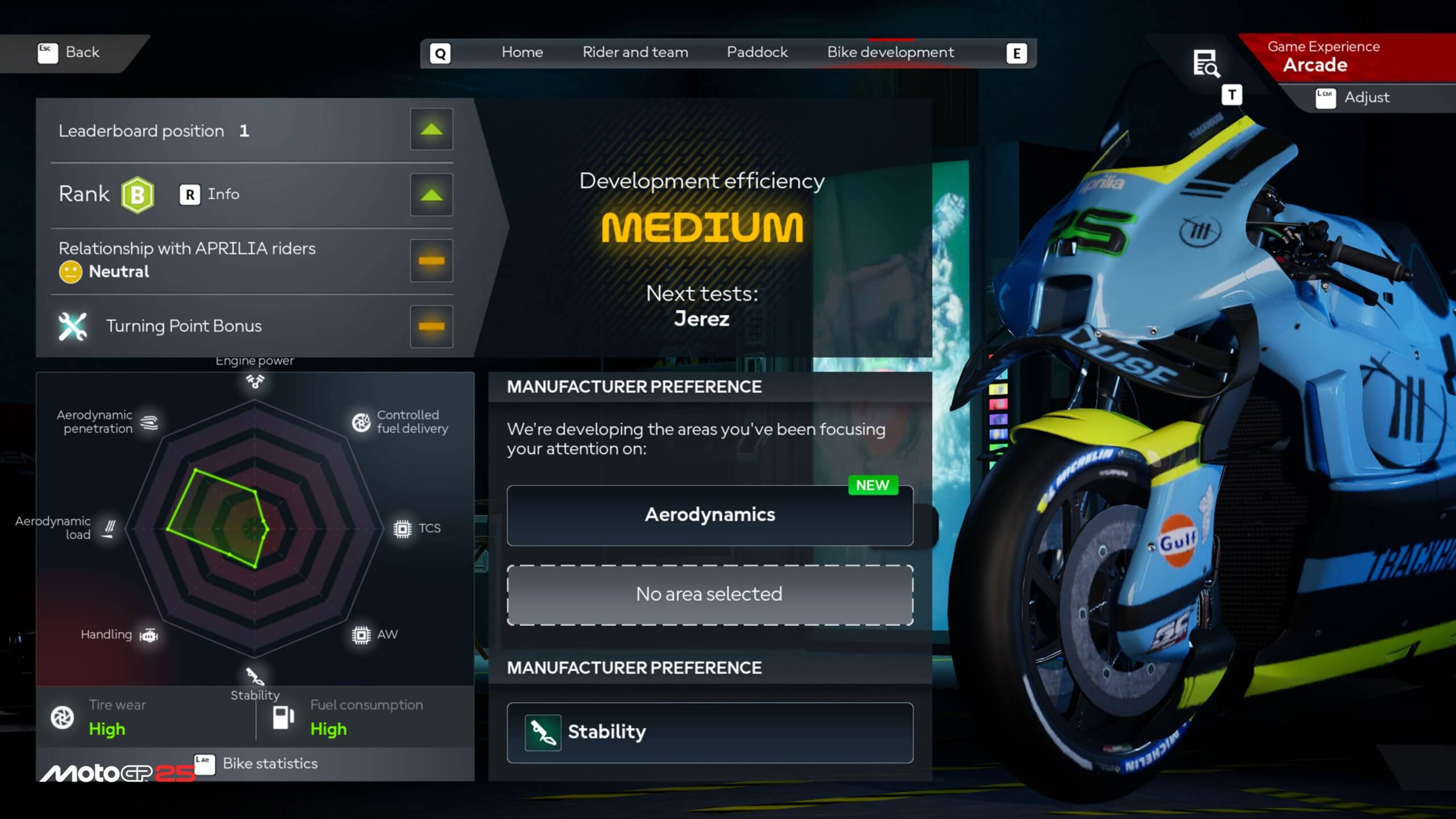The height and width of the screenshot is (819, 1456).
Task: Show Rank info
Action: 209,195
